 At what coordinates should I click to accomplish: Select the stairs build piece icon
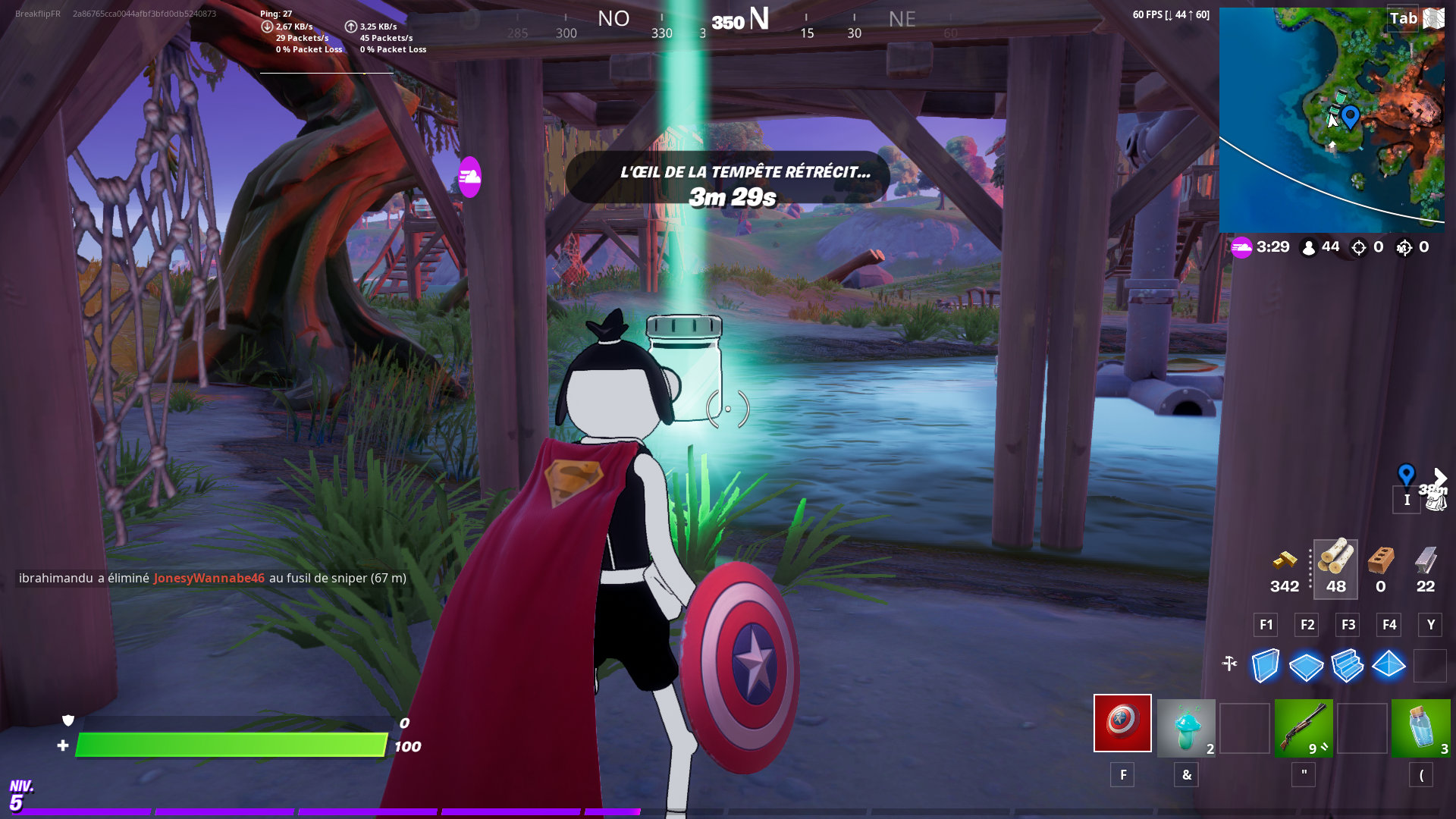pos(1347,666)
